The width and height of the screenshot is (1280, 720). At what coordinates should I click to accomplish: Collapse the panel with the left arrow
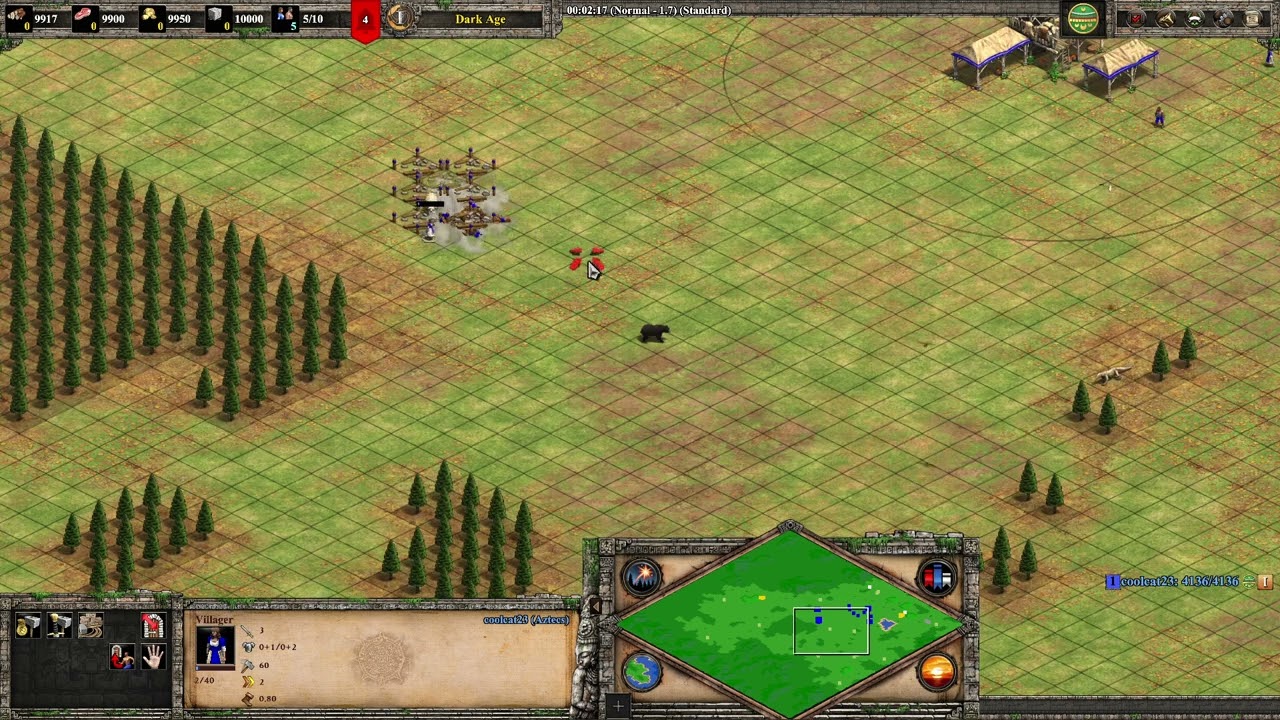click(594, 606)
